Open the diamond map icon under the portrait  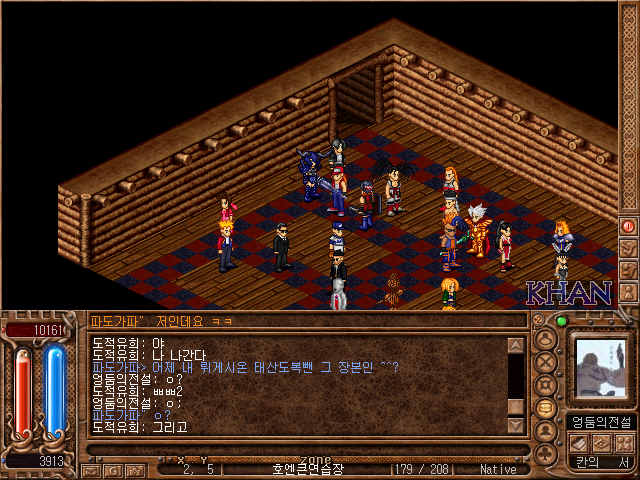pos(602,443)
